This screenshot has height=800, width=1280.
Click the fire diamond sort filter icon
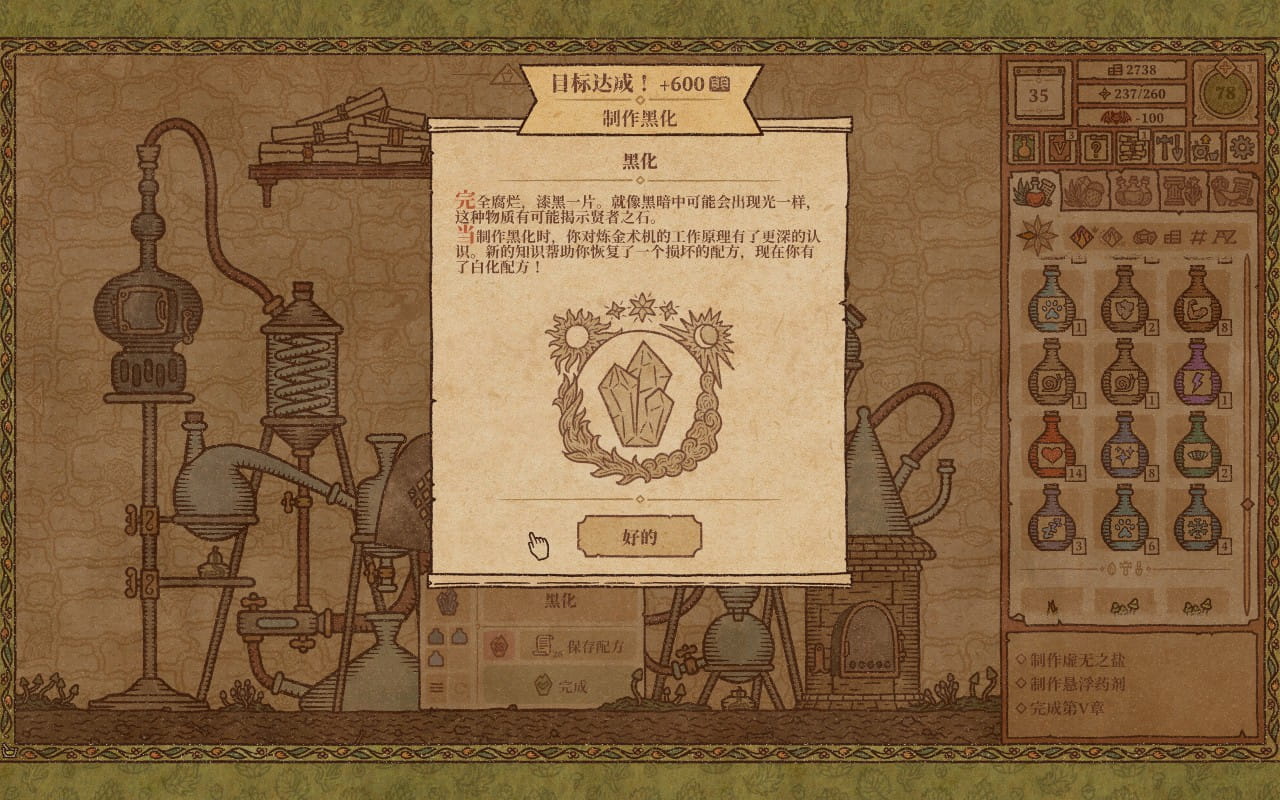point(1082,235)
